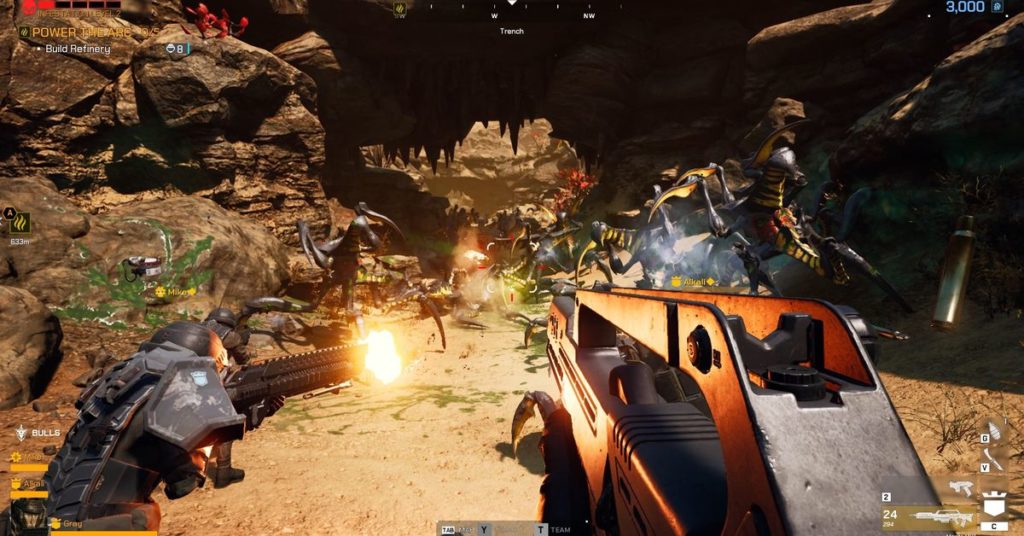Click the compass strip at the top
Viewport: 1024px width, 536px height.
pos(512,12)
